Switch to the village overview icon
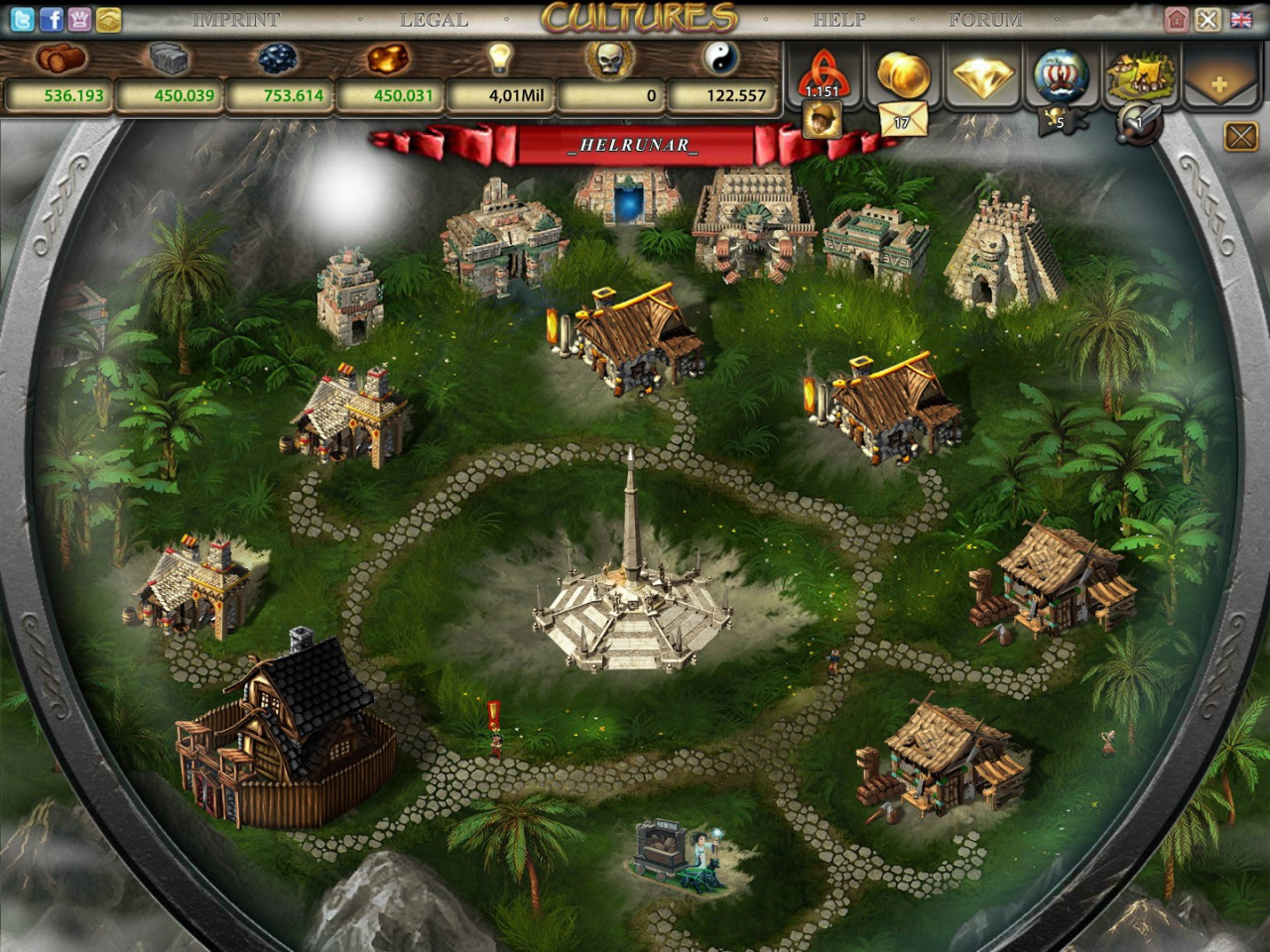1270x952 pixels. pyautogui.click(x=1141, y=73)
